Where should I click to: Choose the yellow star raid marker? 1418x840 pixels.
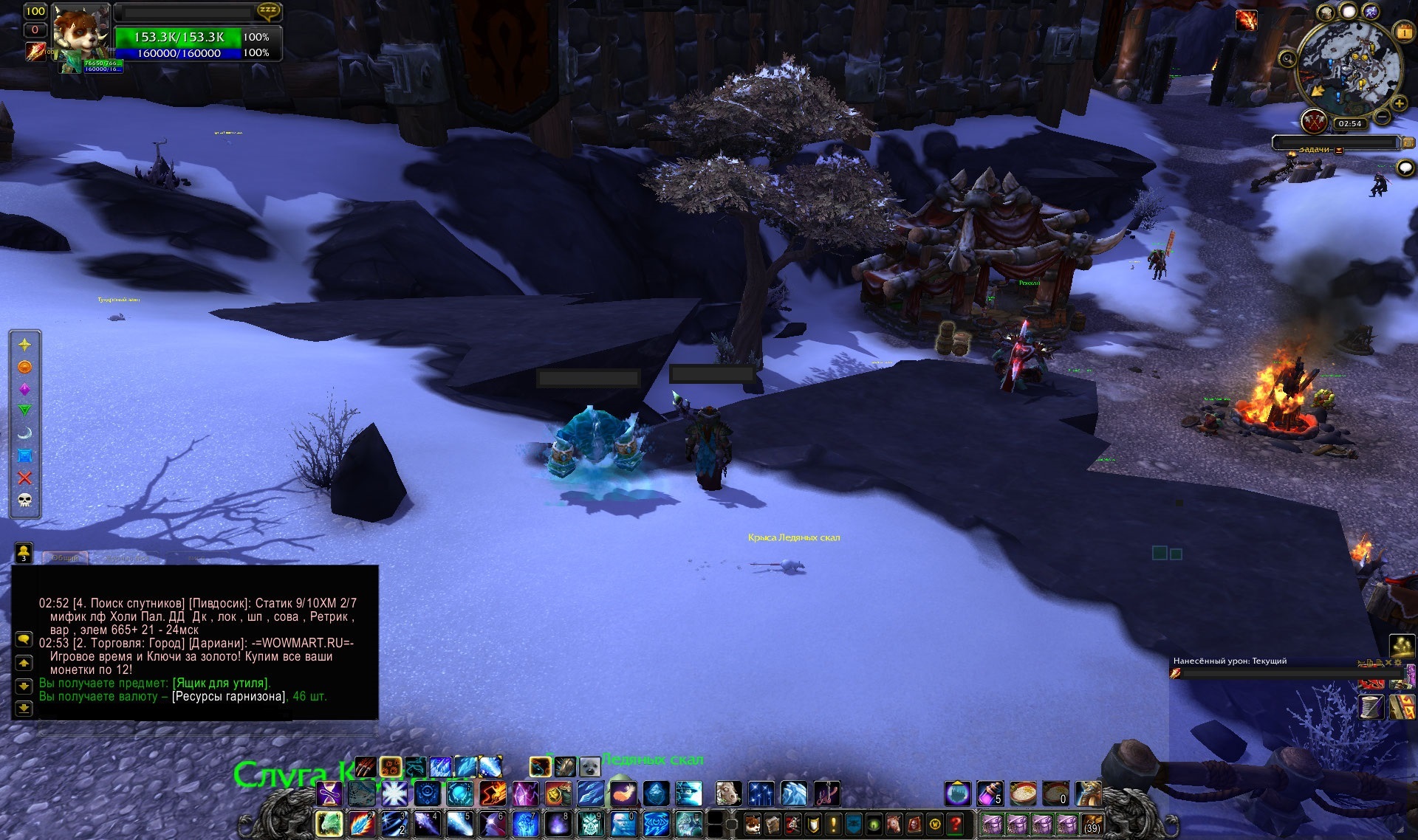coord(24,345)
